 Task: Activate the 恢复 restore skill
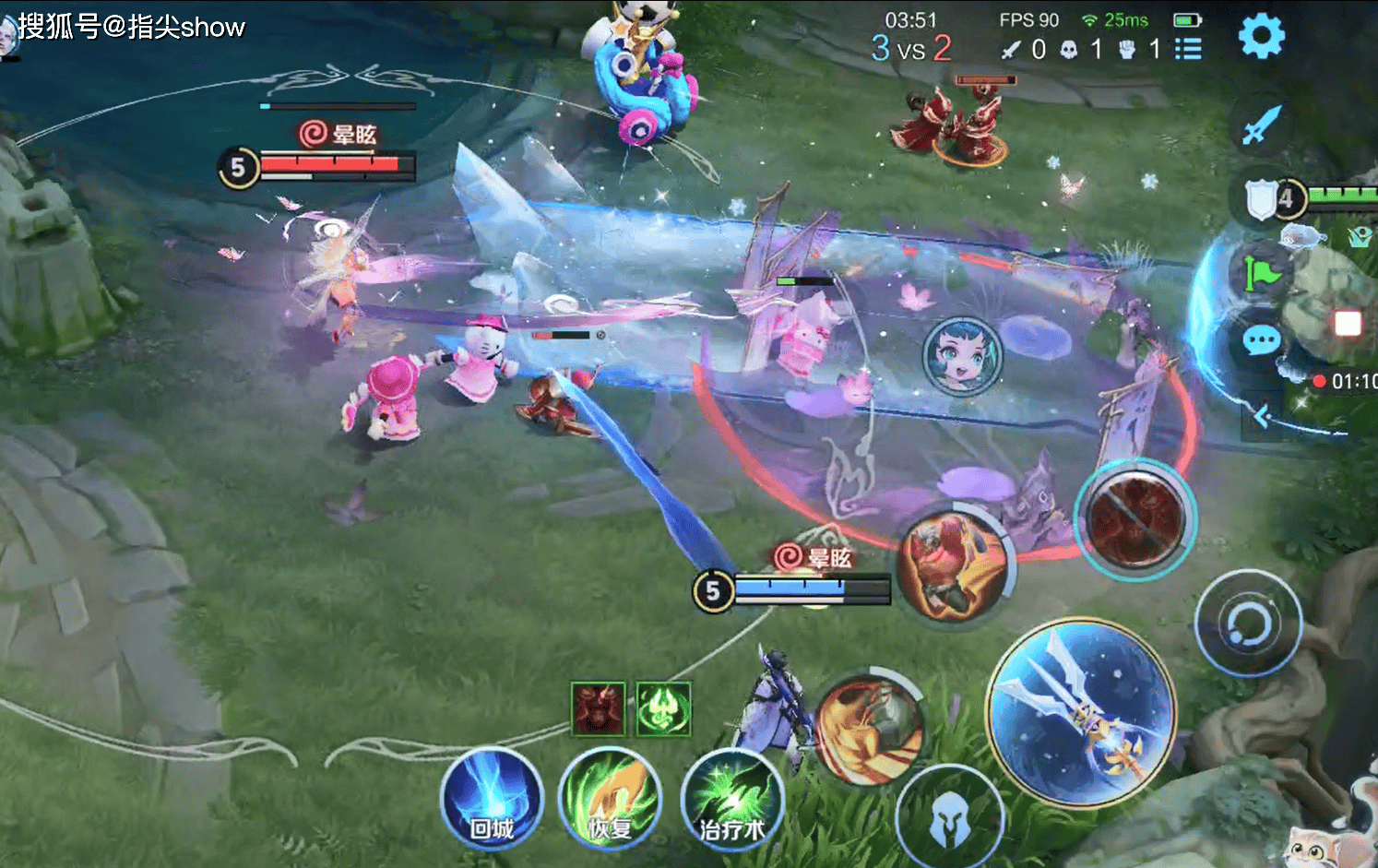610,798
